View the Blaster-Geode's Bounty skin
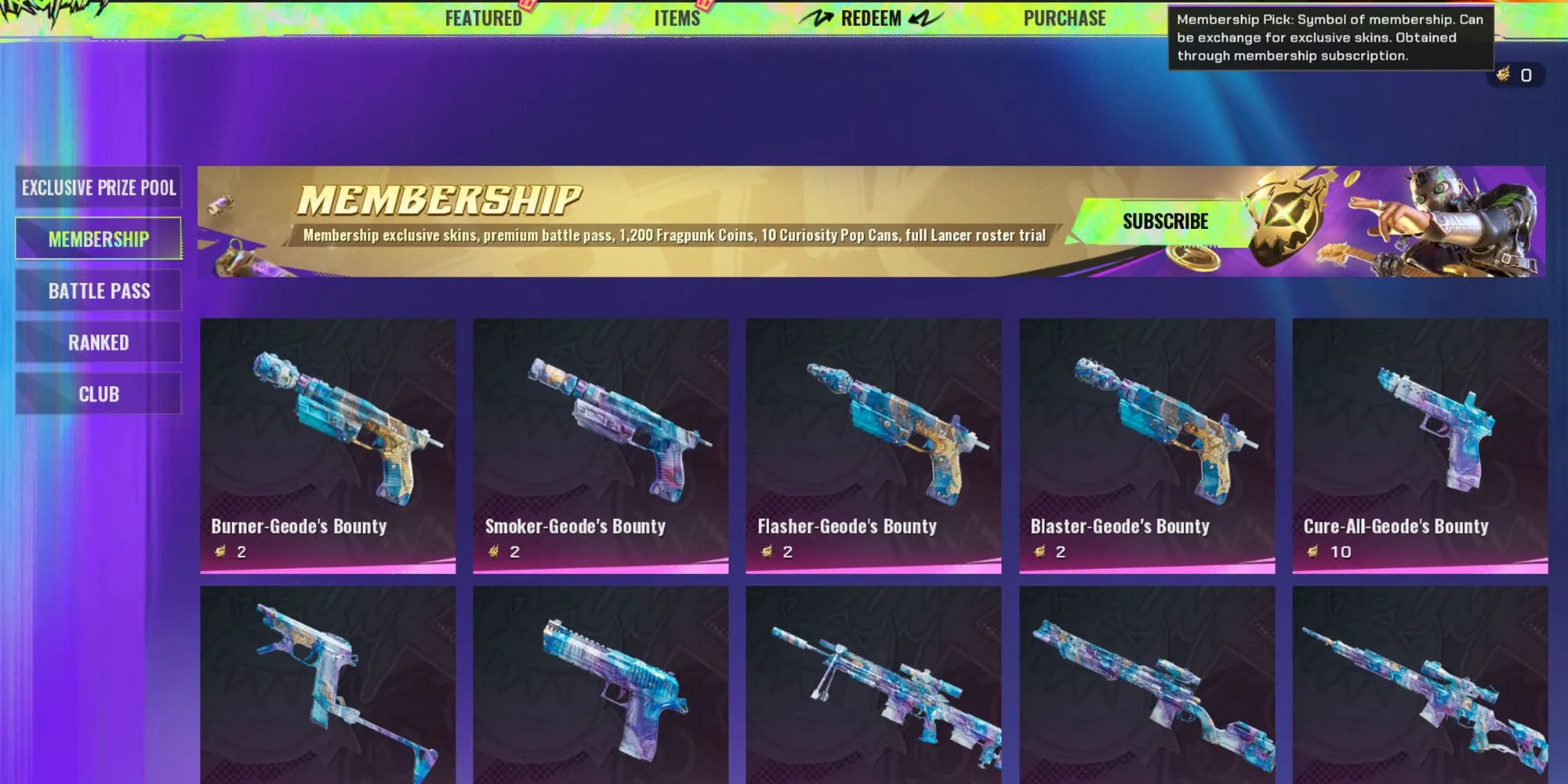This screenshot has width=1568, height=784. pos(1147,445)
